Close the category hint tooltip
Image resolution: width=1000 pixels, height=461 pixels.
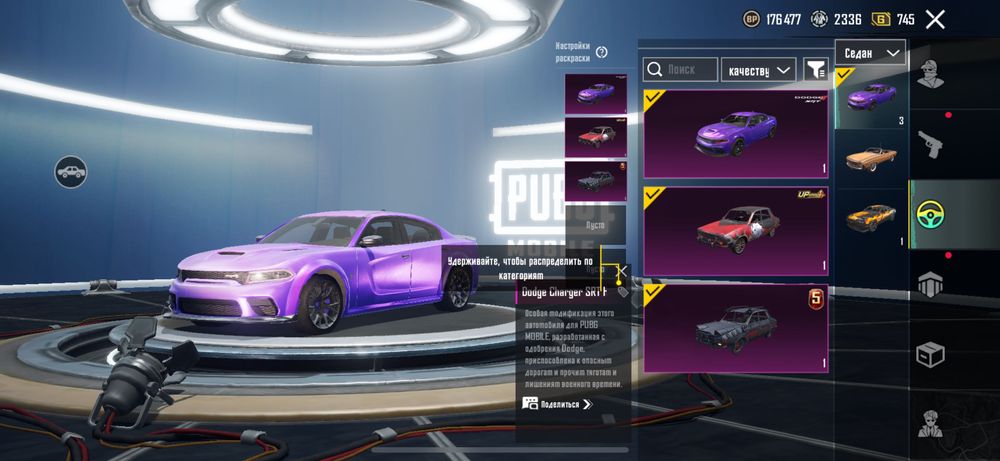click(622, 270)
